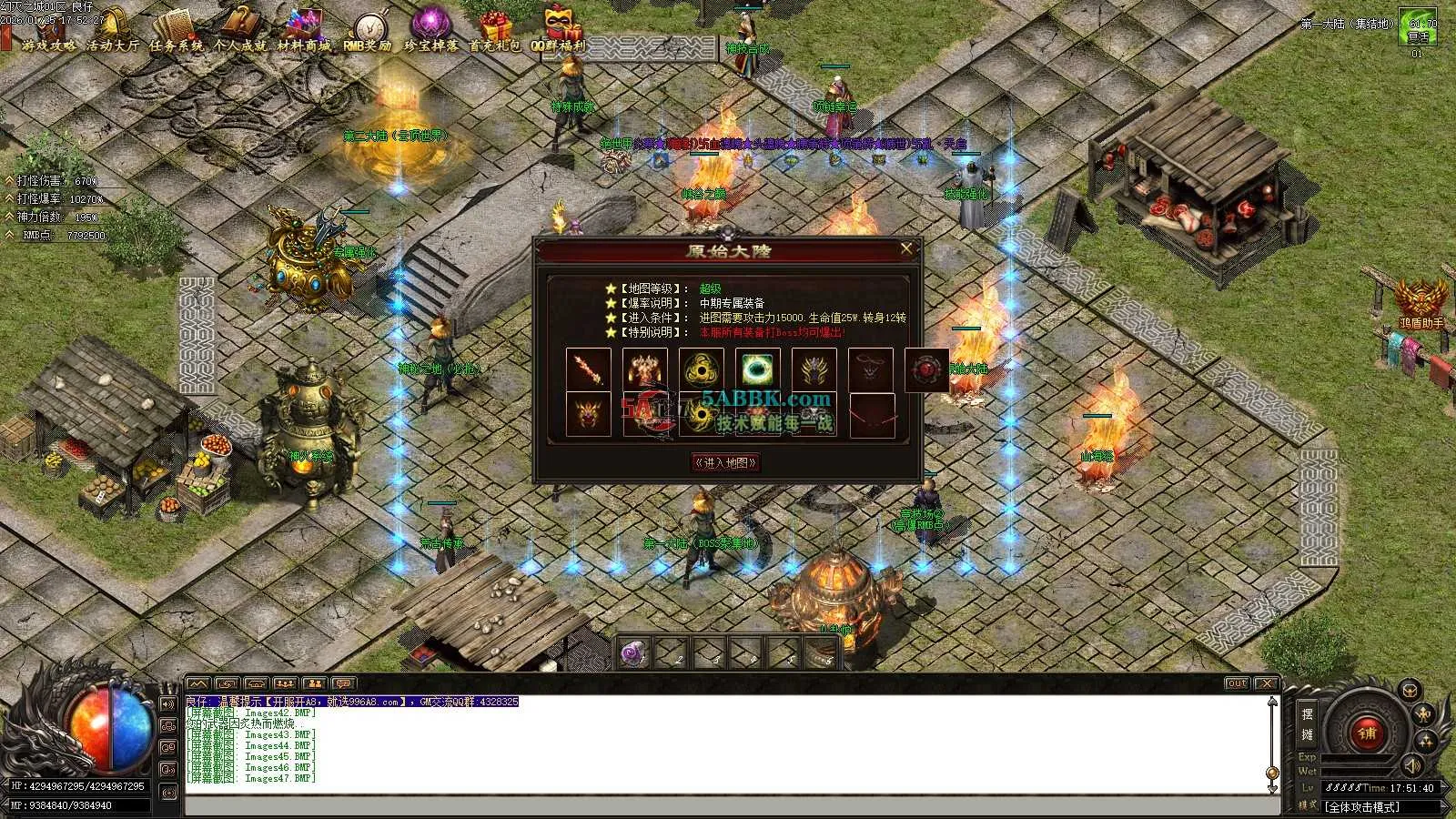This screenshot has height=819, width=1456.
Task: Open the QQ群福利 mascot icon
Action: (560, 33)
